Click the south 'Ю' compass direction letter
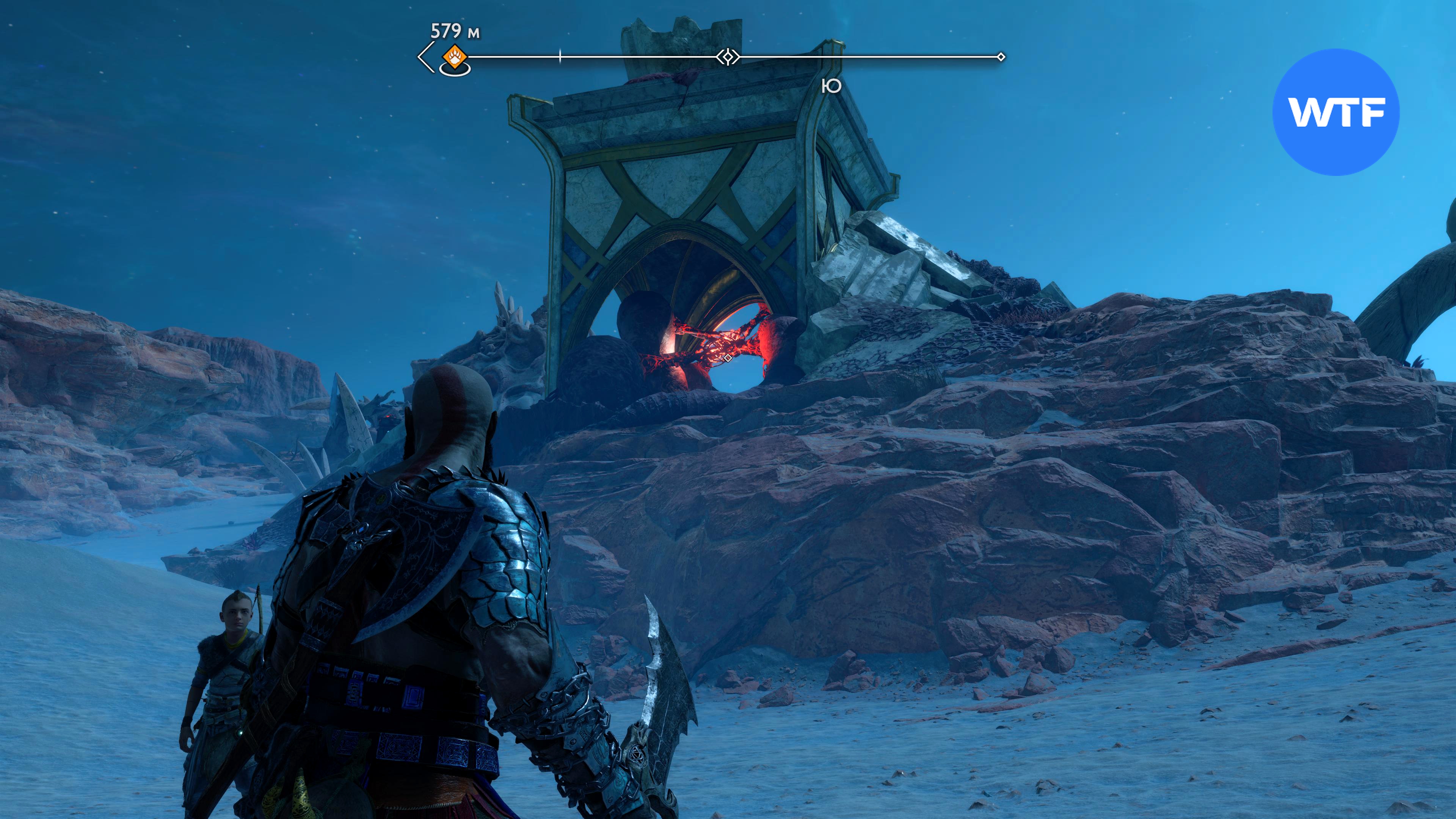The height and width of the screenshot is (819, 1456). 832,86
